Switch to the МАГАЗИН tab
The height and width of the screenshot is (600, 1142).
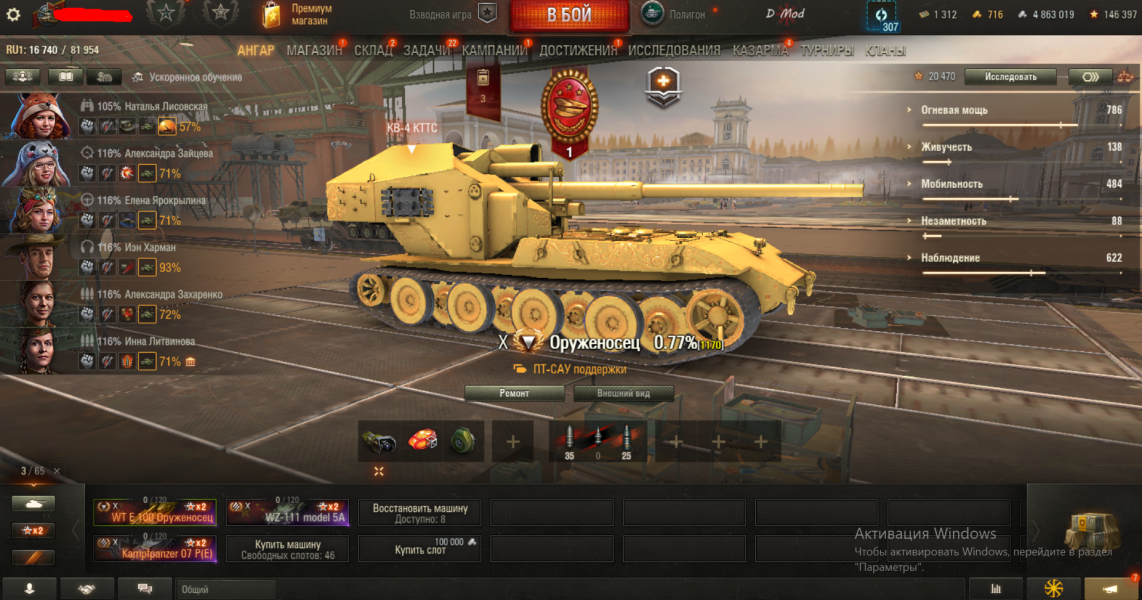(x=314, y=50)
